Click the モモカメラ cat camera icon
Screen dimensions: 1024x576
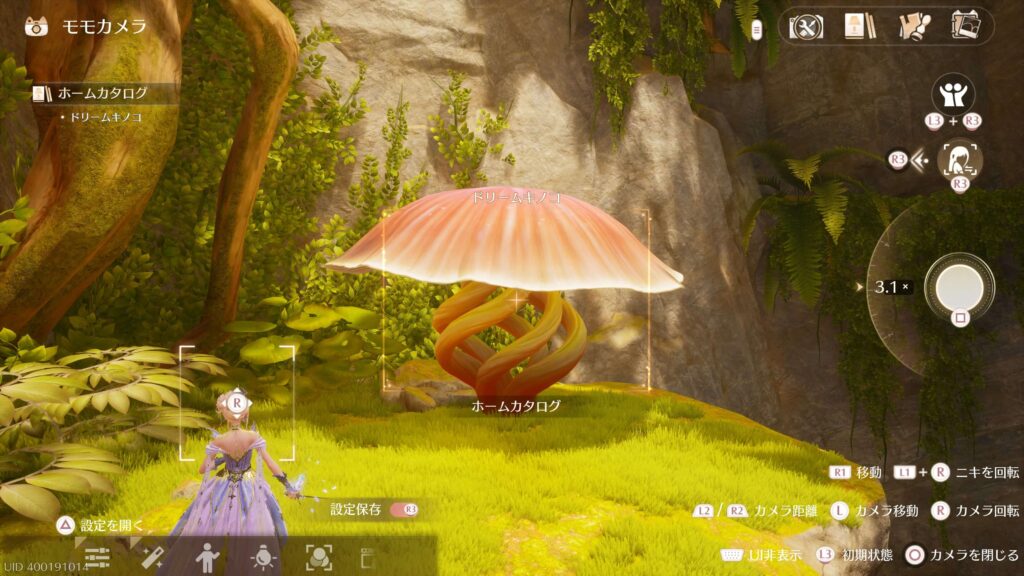click(36, 26)
